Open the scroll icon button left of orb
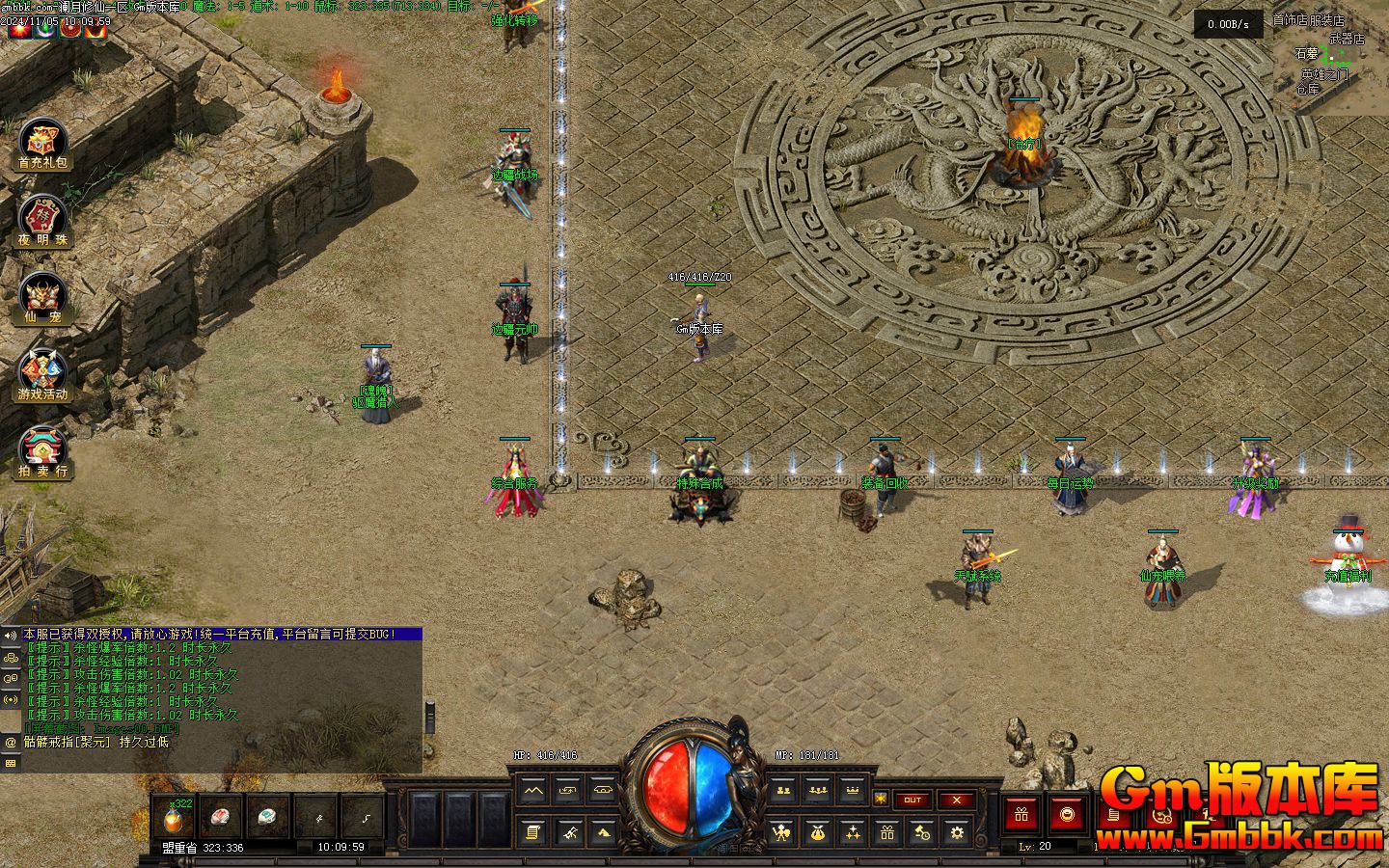This screenshot has height=868, width=1389. (532, 831)
